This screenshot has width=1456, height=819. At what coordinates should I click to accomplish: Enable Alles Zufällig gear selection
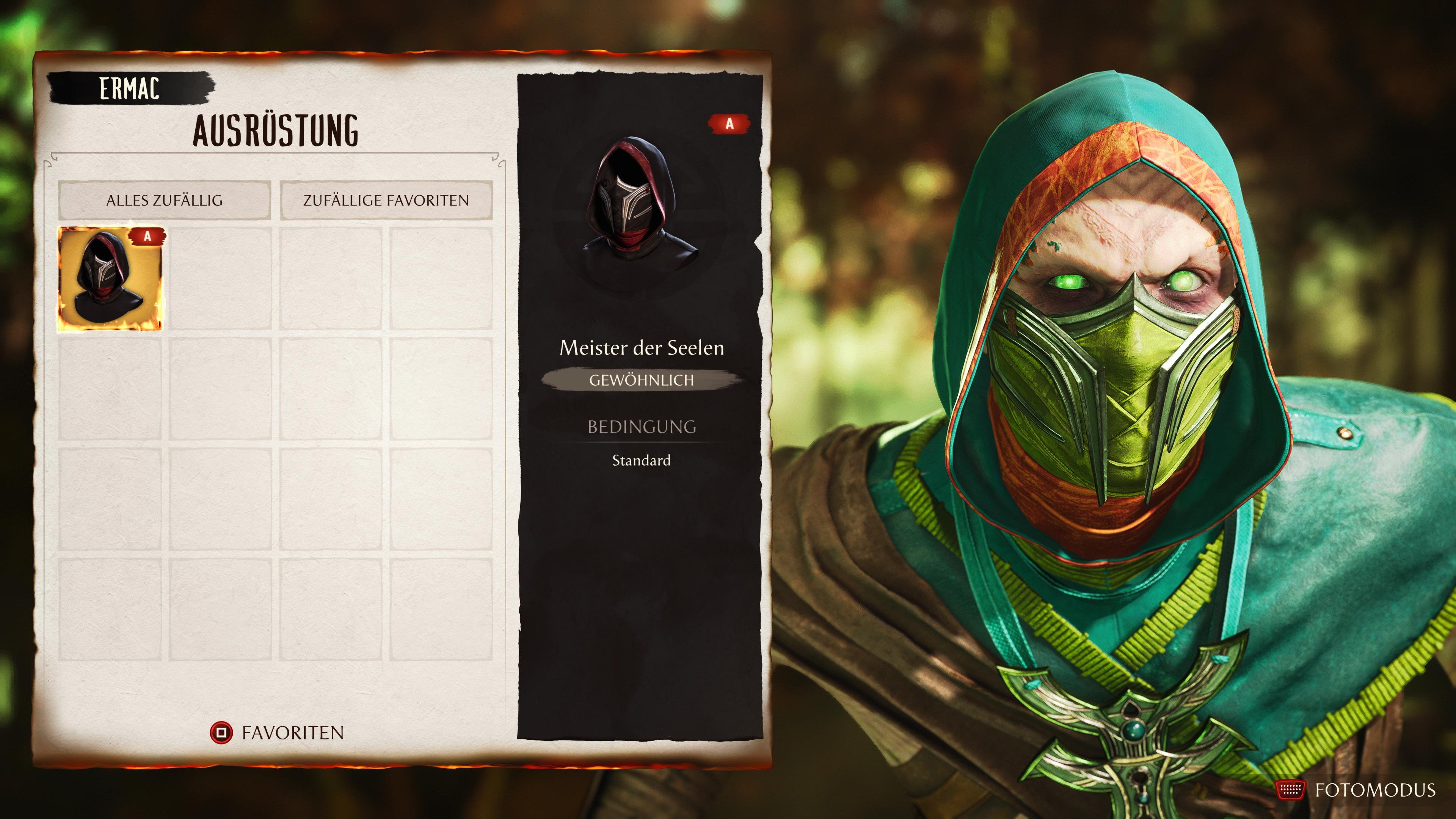tap(166, 200)
